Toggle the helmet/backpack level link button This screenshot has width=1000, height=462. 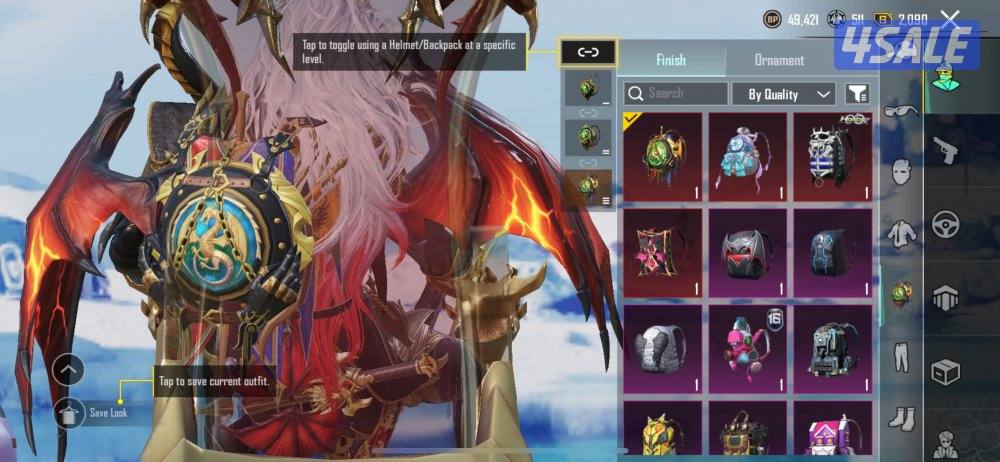click(x=588, y=52)
